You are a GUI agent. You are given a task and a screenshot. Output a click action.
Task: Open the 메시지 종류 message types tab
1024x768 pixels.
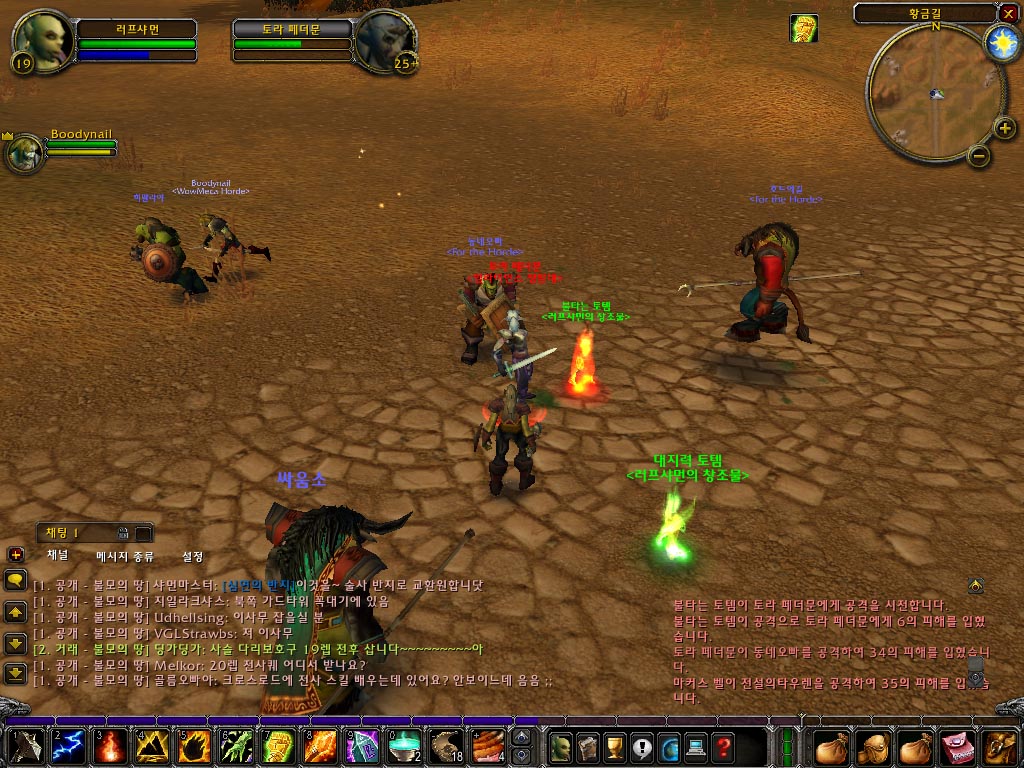click(x=125, y=556)
